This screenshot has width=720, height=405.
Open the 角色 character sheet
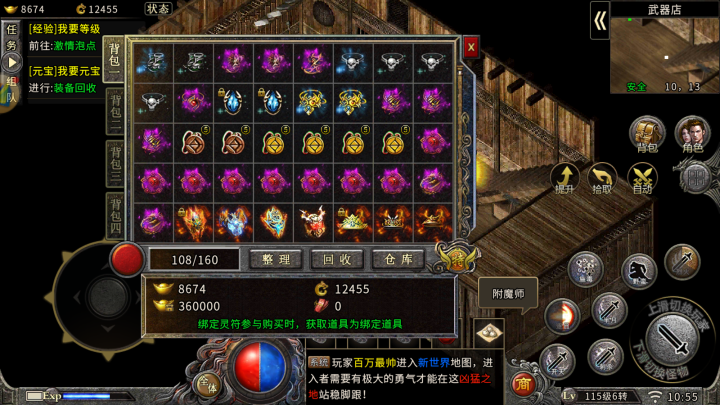click(692, 134)
